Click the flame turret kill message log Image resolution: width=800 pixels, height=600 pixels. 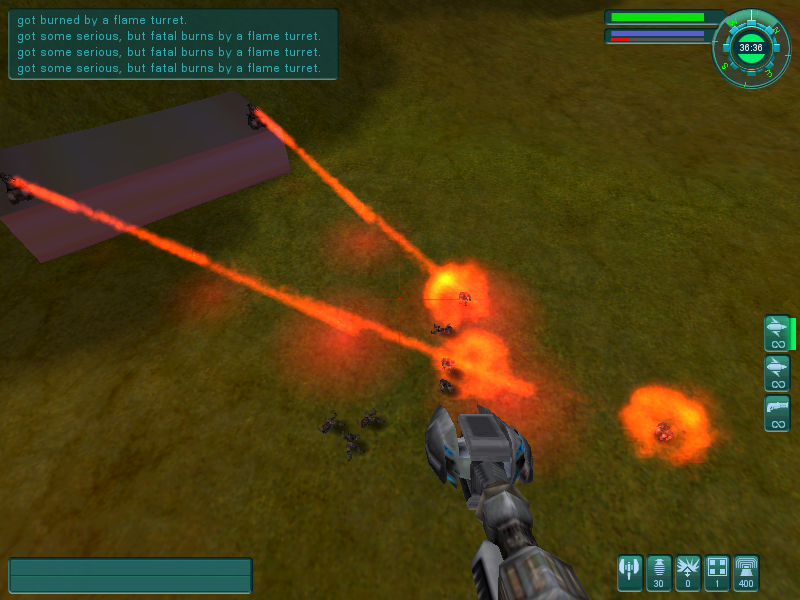point(172,44)
